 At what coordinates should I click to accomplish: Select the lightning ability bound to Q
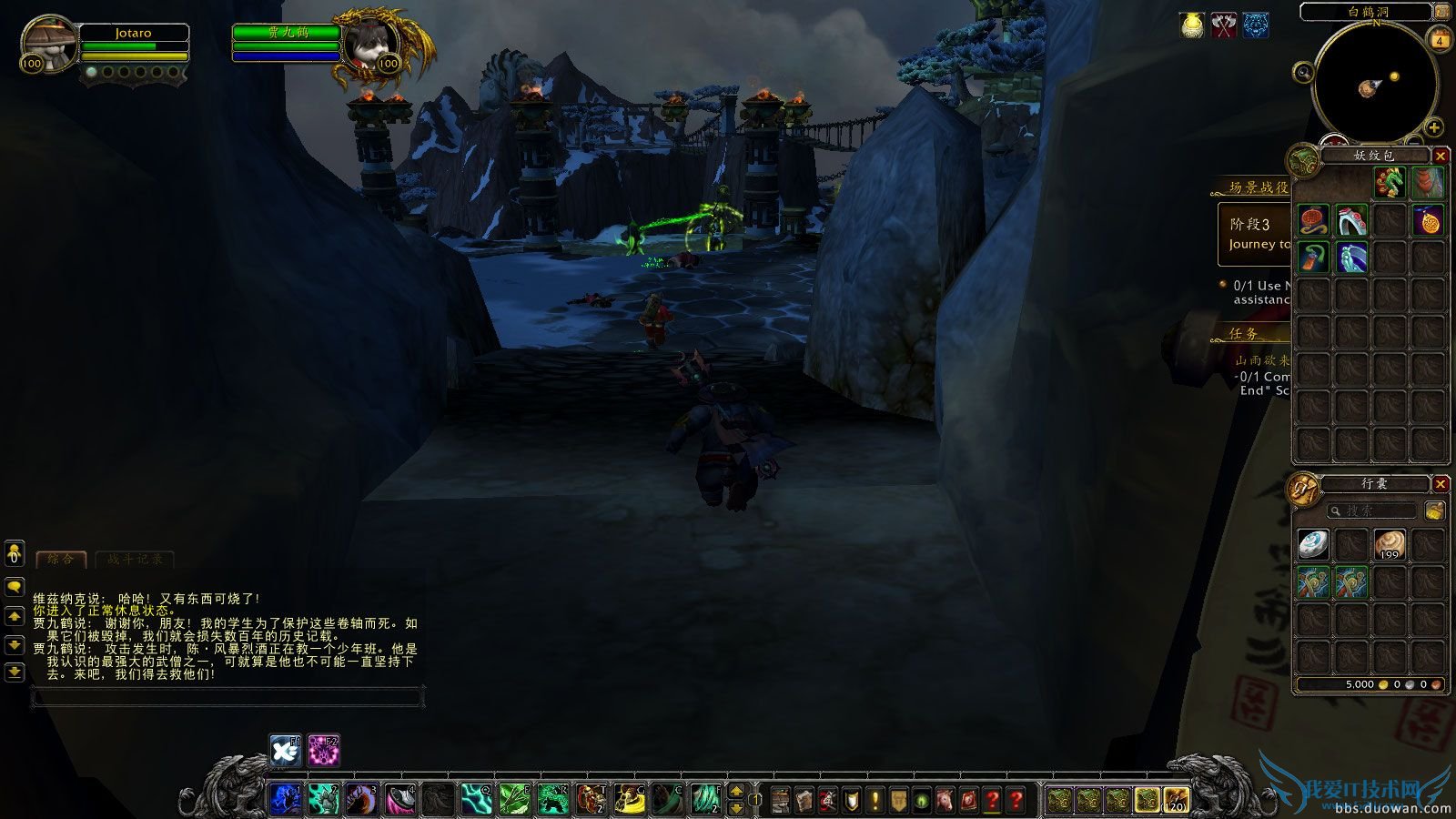(476, 799)
